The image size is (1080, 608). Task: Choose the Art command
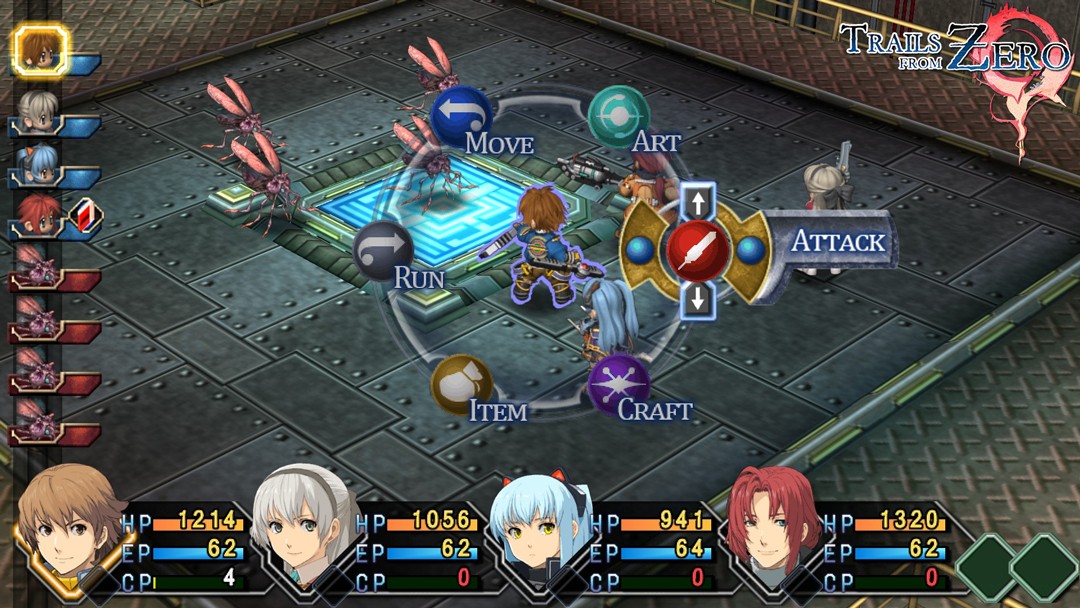pos(618,116)
